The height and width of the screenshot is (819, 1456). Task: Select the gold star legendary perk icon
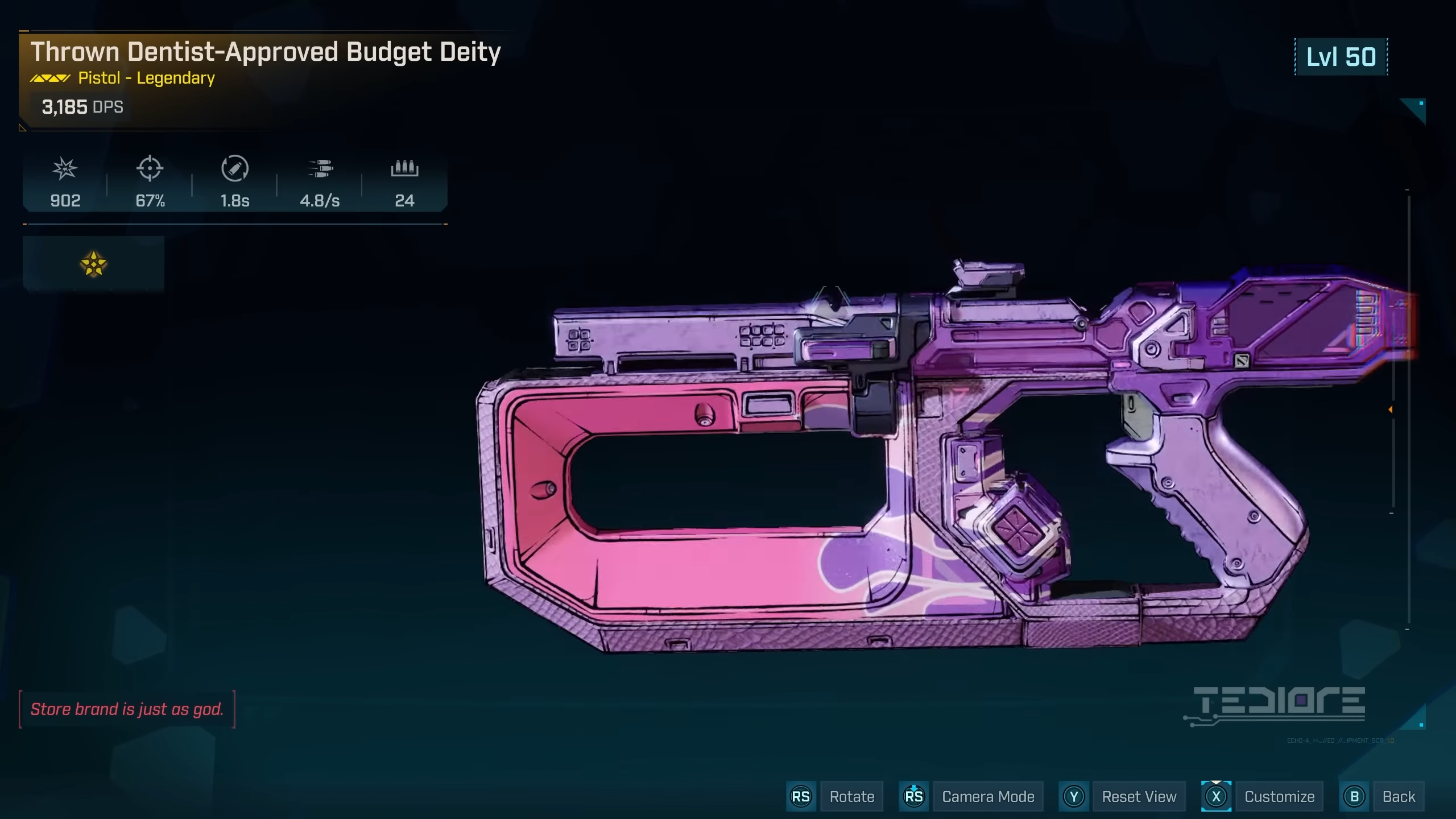93,264
